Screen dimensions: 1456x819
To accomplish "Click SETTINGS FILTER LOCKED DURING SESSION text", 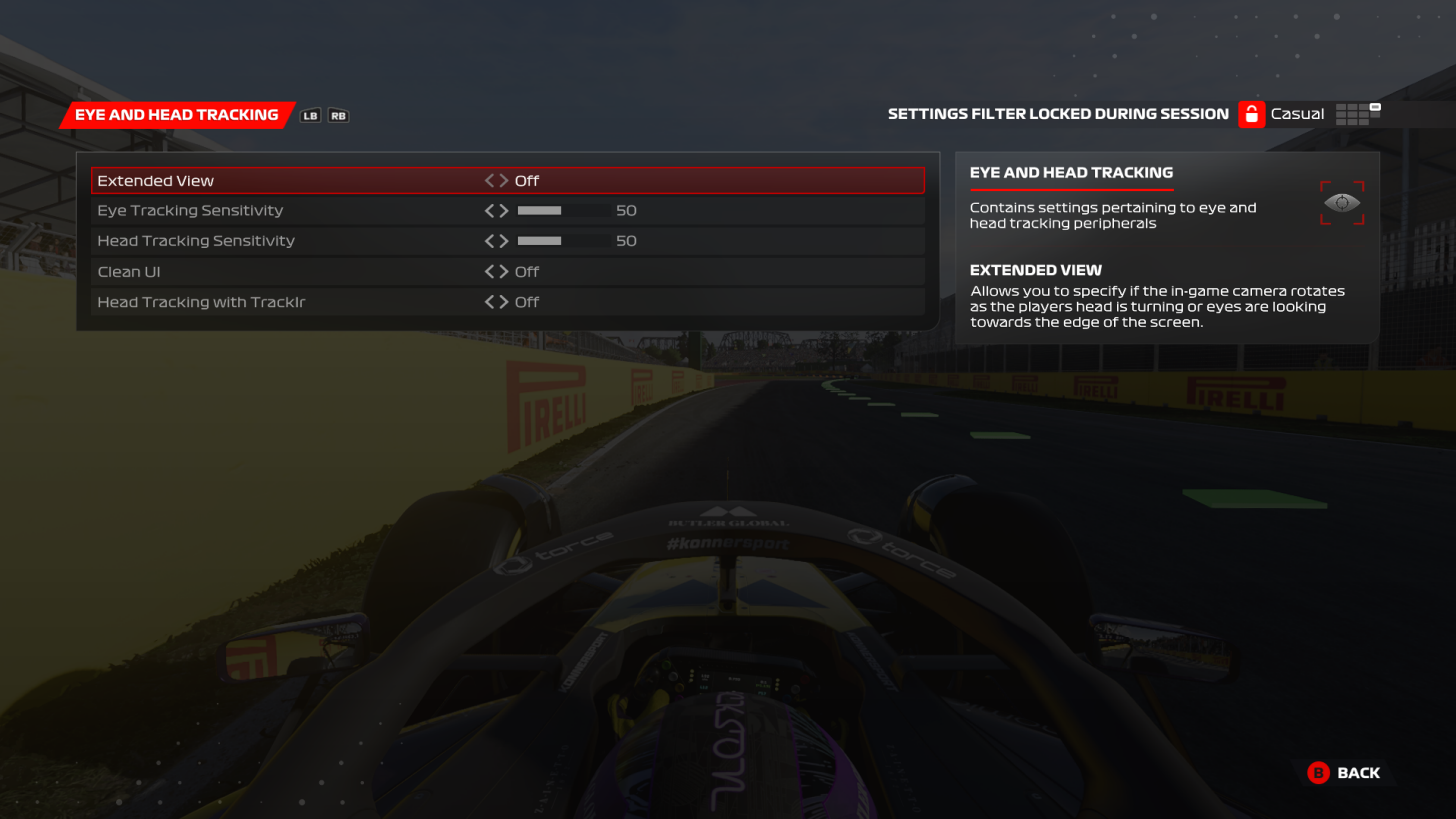I will (1058, 113).
